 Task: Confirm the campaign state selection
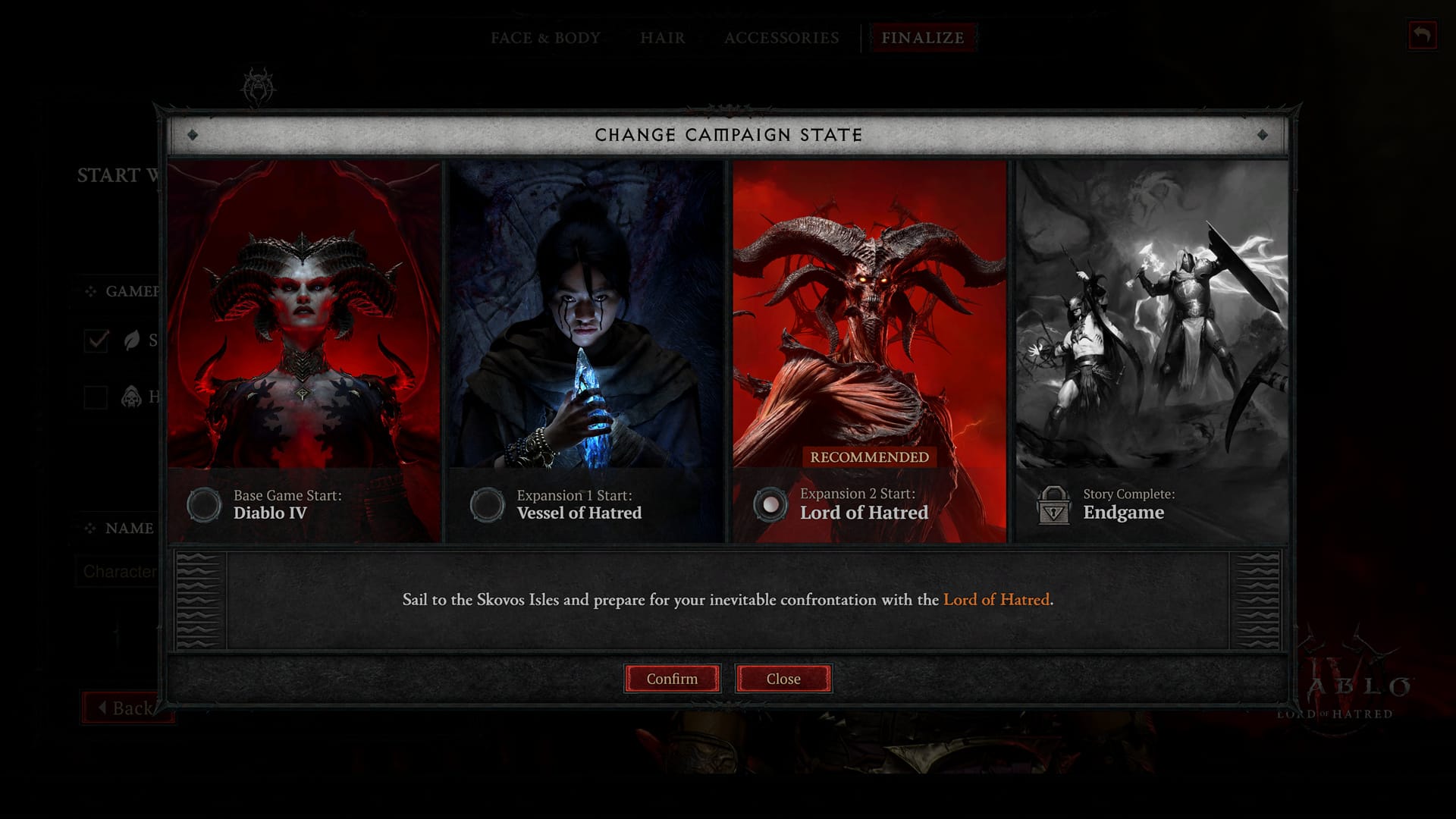672,679
